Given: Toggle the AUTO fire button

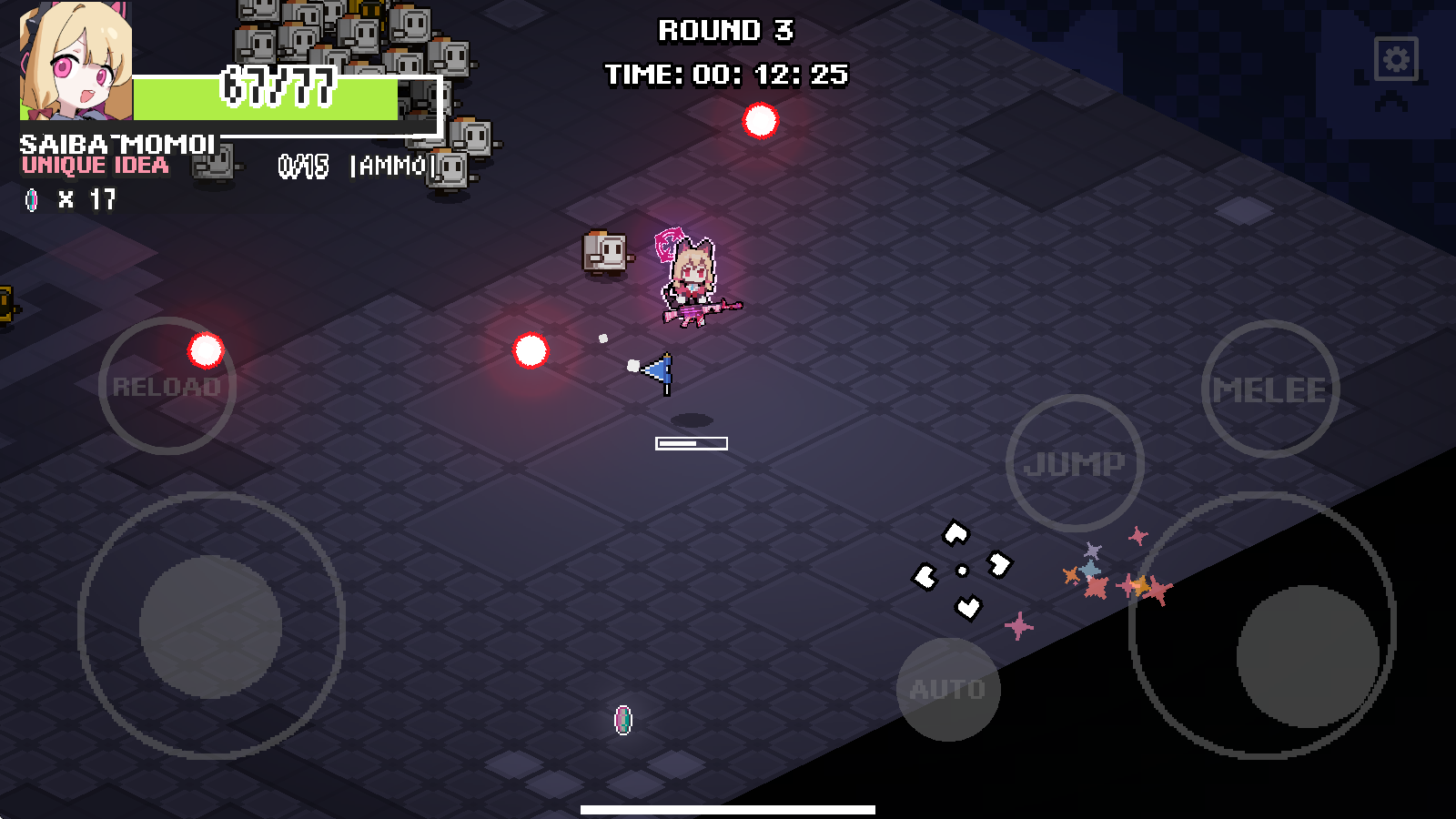Looking at the screenshot, I should pos(948,689).
